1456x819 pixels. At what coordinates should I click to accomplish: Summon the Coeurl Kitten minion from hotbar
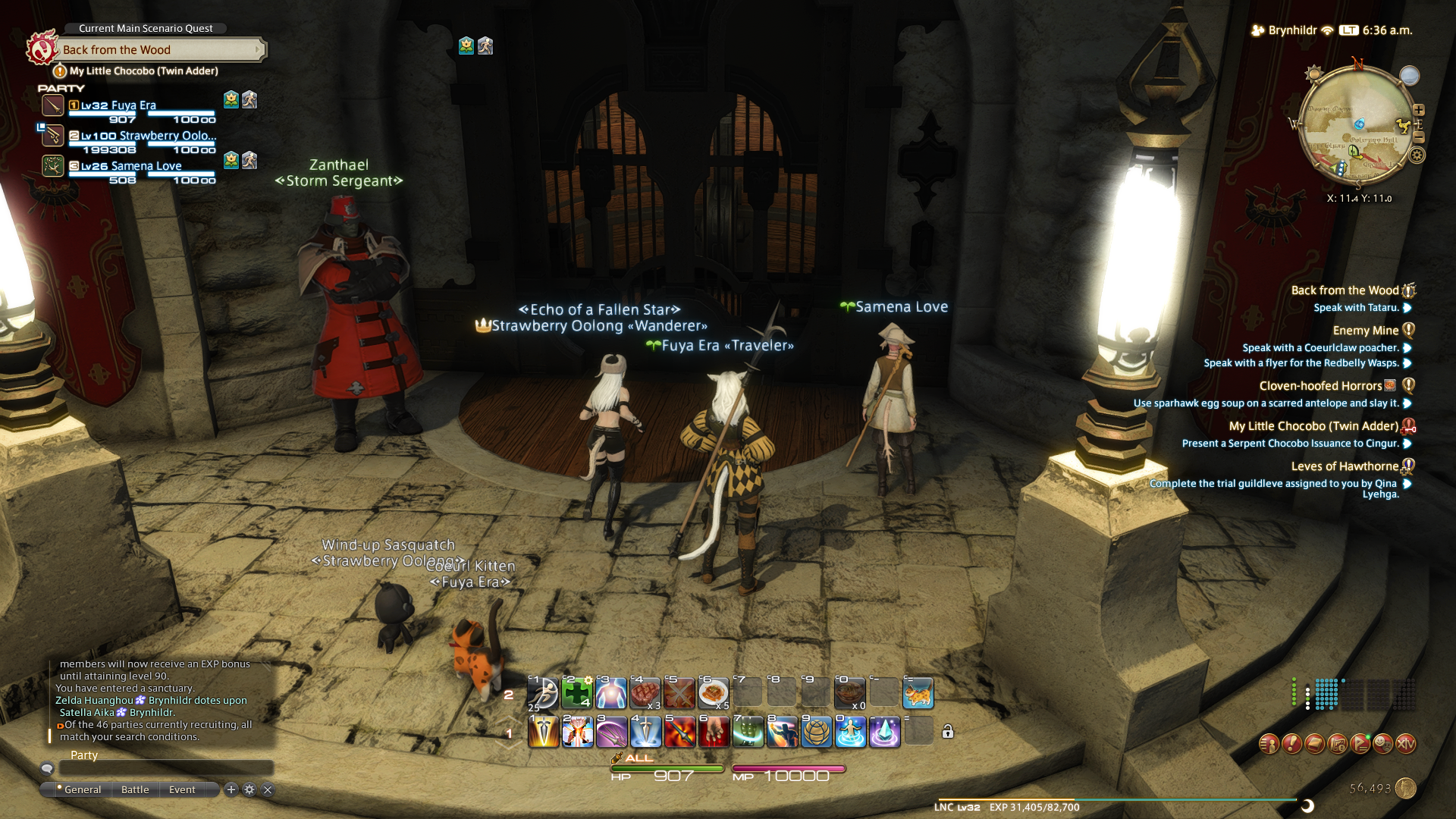918,693
